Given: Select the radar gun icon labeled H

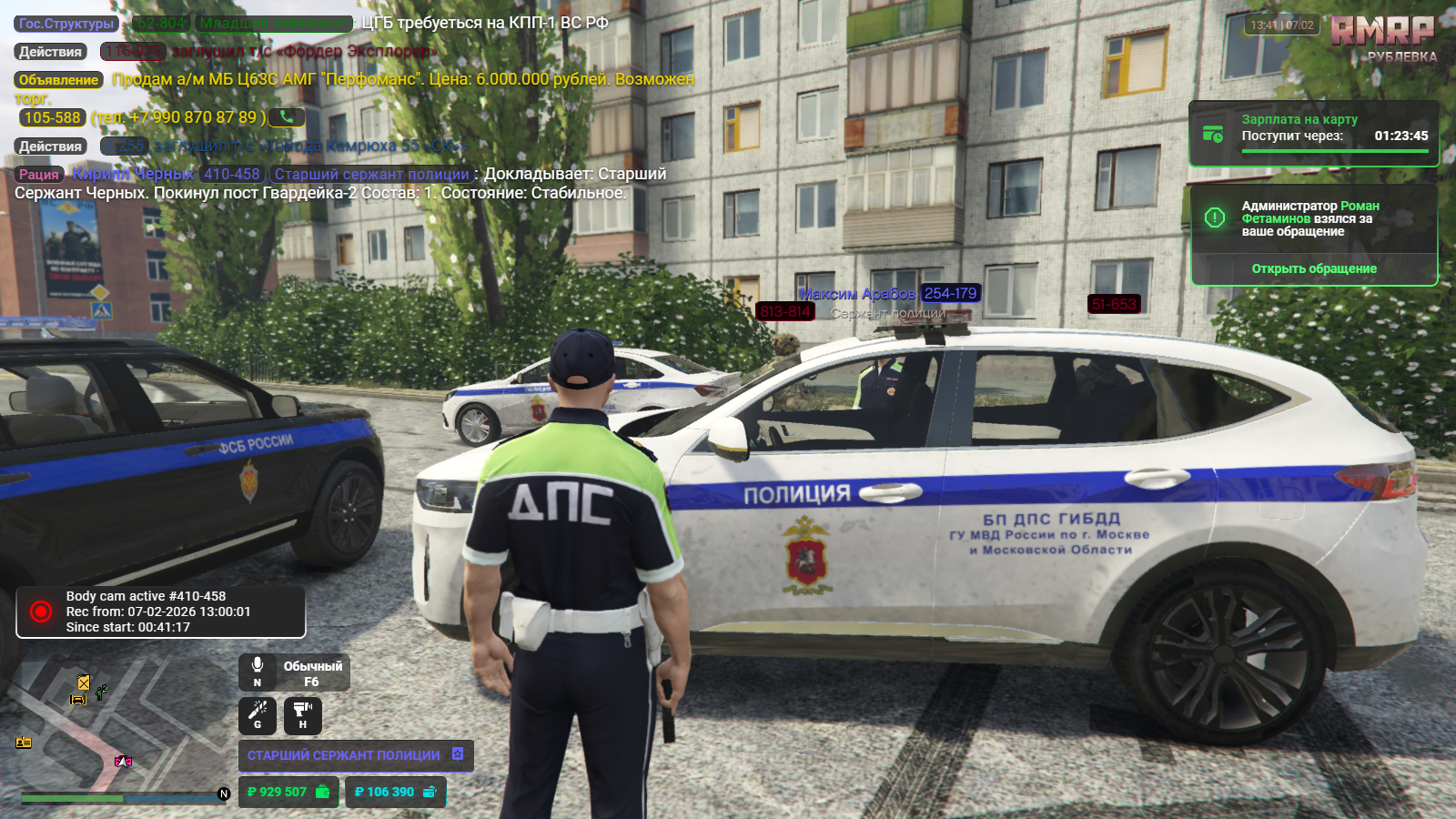Looking at the screenshot, I should point(303,713).
